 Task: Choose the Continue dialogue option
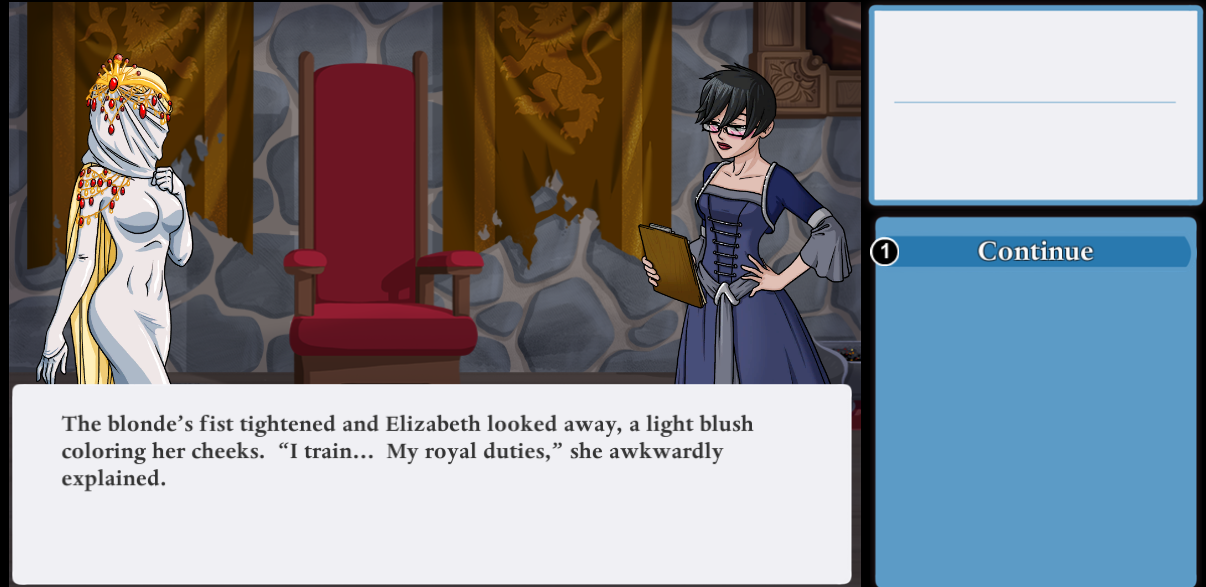pyautogui.click(x=1034, y=251)
